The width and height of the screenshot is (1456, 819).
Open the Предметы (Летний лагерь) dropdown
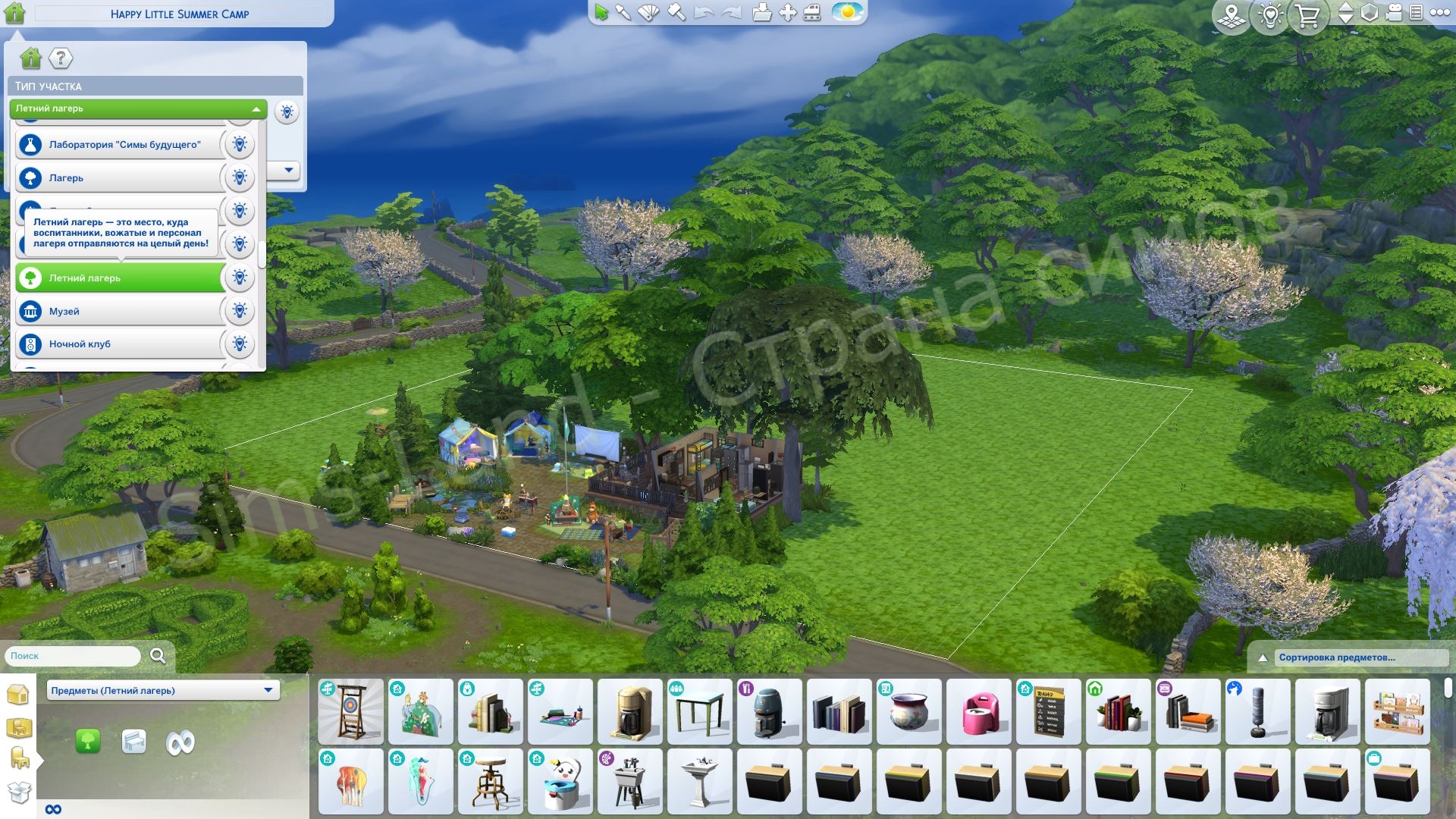pos(162,690)
